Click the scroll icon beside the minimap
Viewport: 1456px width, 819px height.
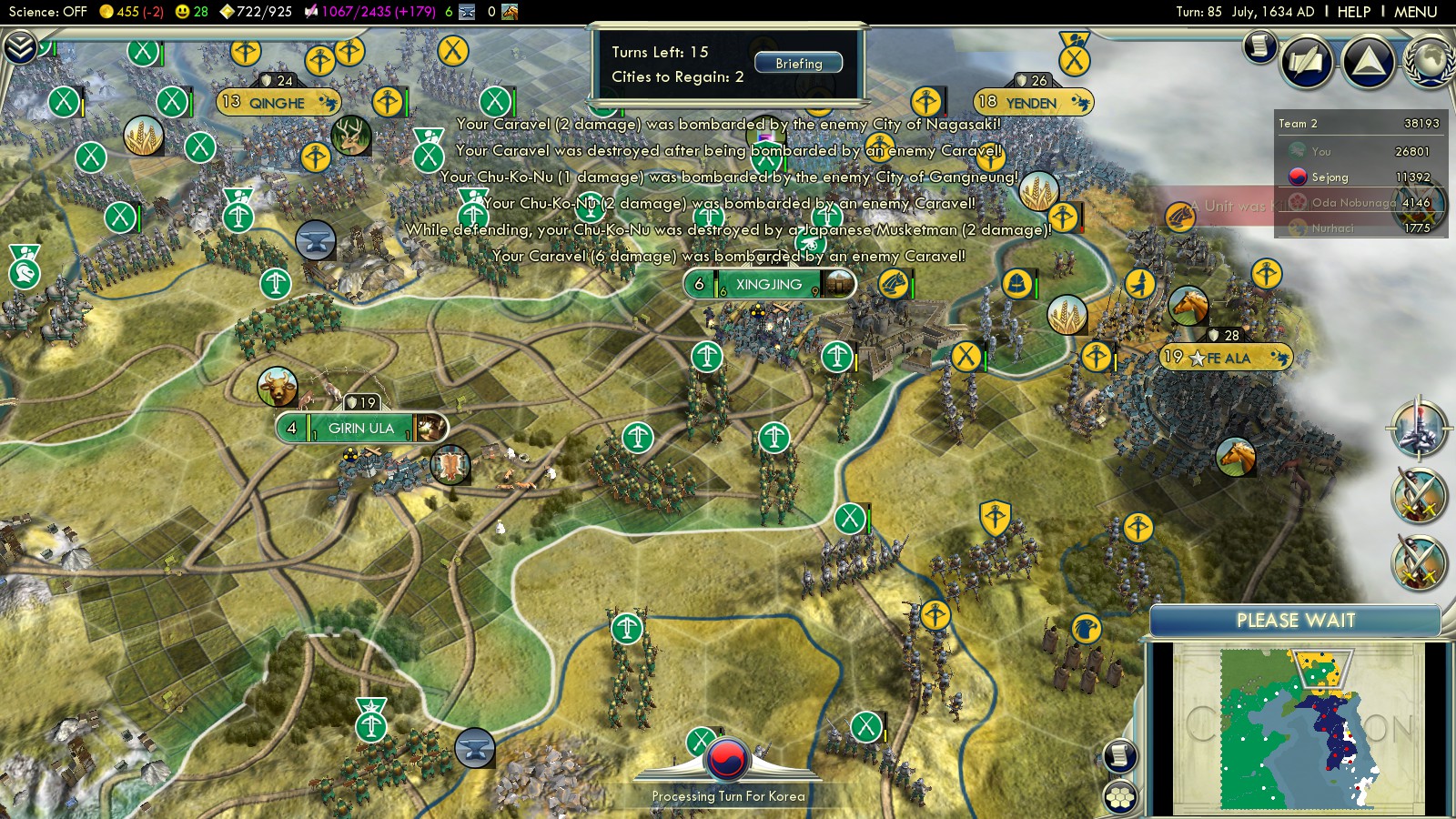(x=1120, y=755)
